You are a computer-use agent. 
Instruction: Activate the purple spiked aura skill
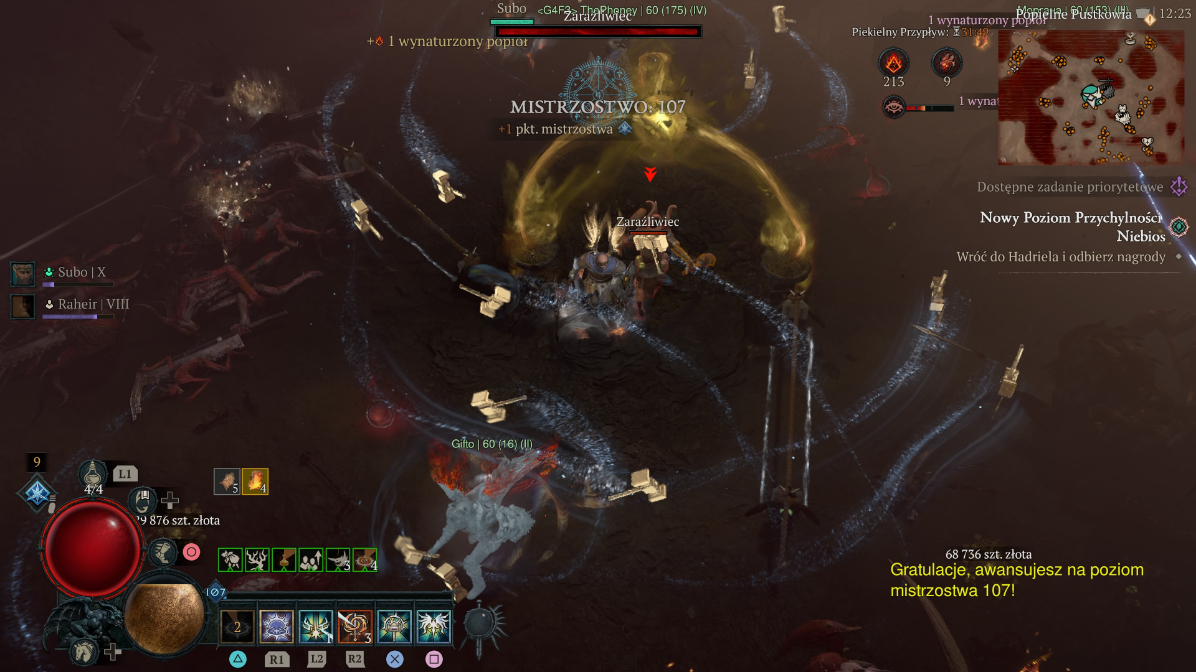(x=276, y=627)
